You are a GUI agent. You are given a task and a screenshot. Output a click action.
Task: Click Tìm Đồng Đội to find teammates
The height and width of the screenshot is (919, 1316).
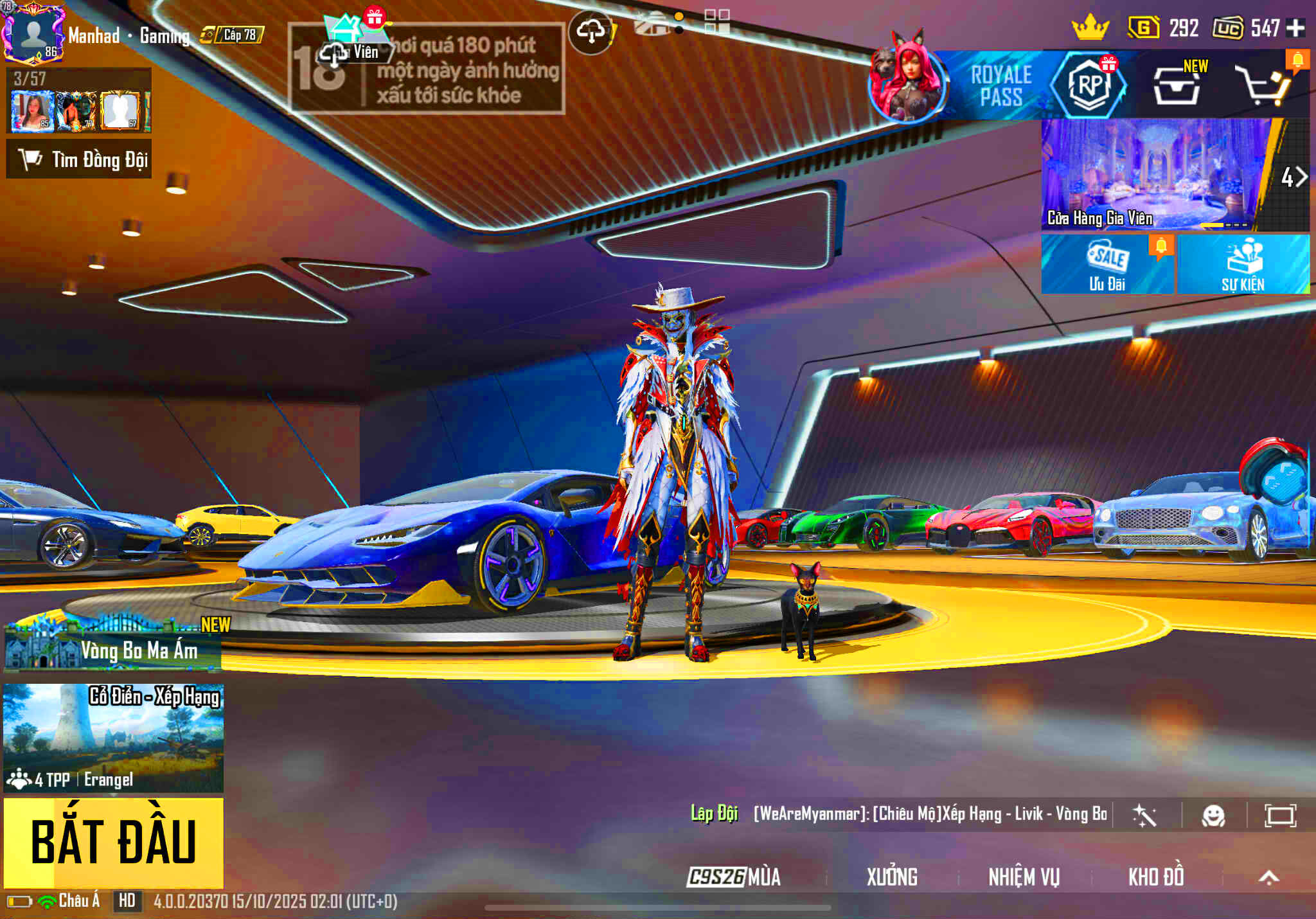pos(79,159)
